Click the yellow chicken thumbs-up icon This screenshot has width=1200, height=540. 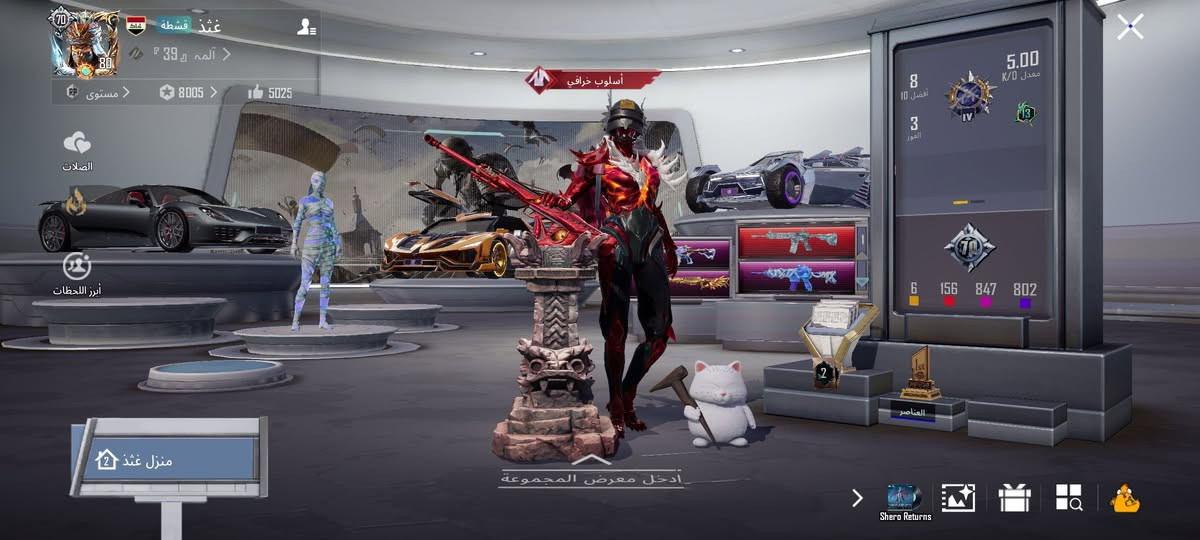[1126, 498]
